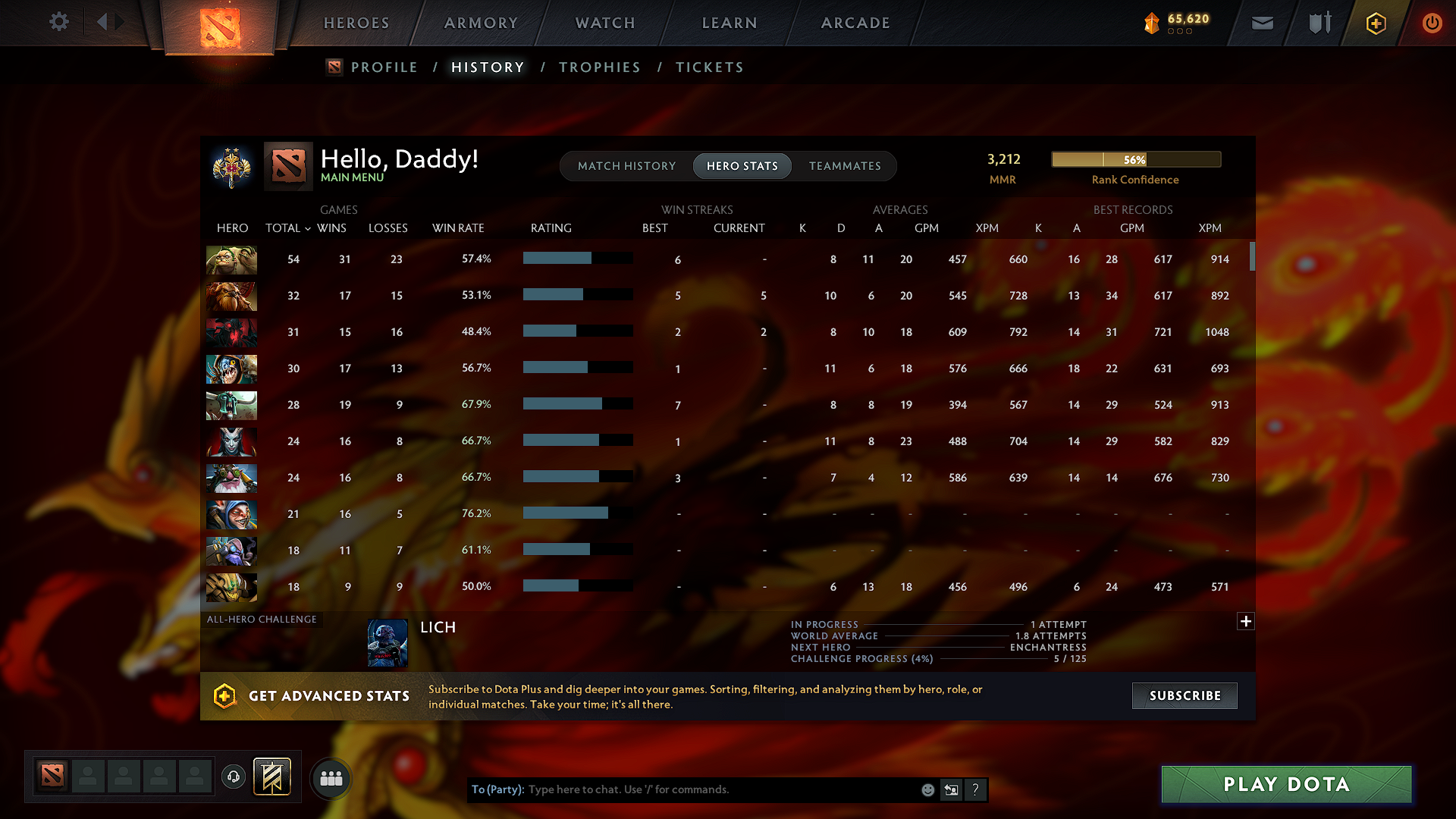Switch to the TEAMMATES view
1456x819 pixels.
[x=845, y=165]
